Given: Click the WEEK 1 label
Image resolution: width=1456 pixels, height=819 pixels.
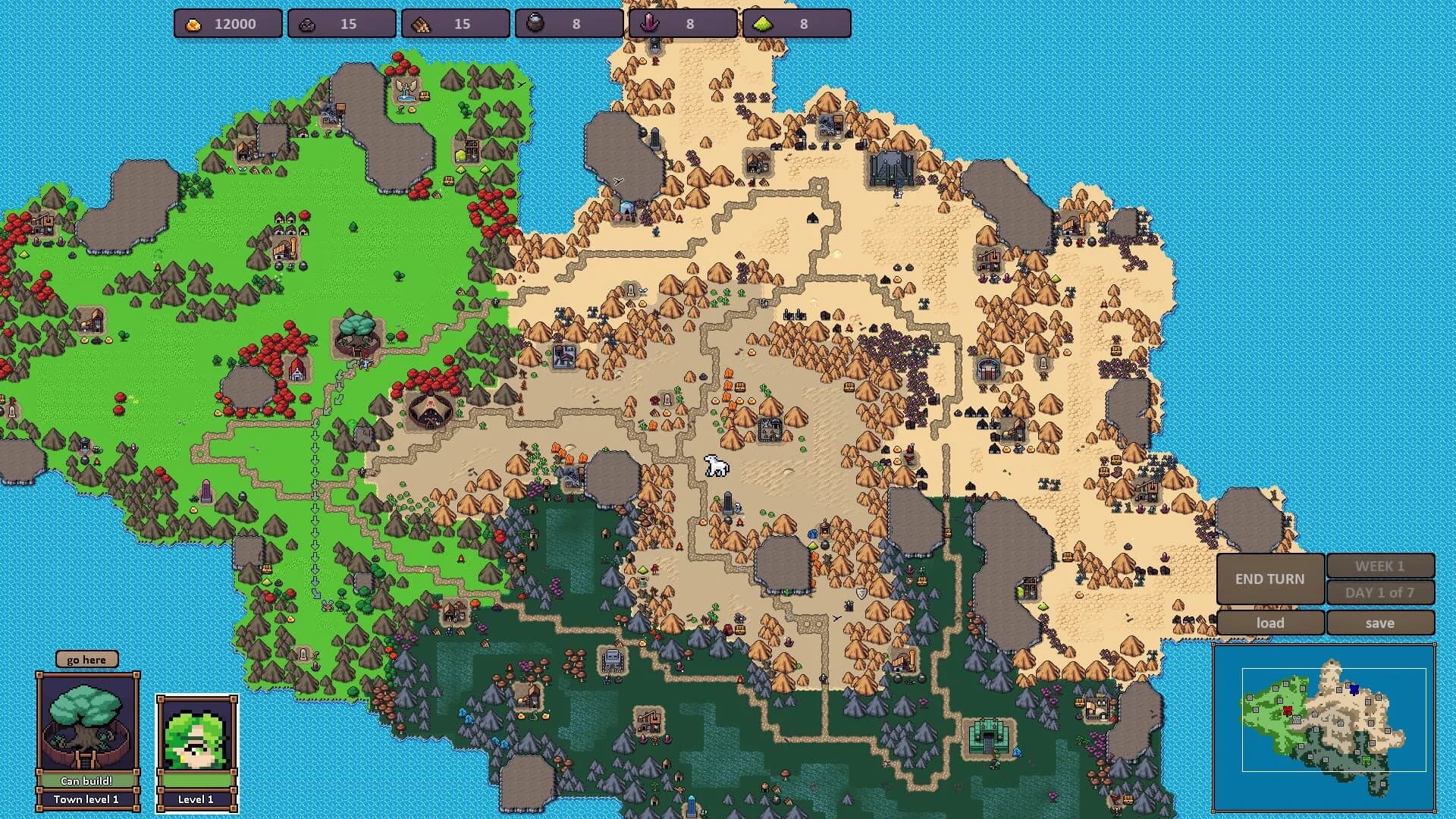Looking at the screenshot, I should [x=1381, y=565].
